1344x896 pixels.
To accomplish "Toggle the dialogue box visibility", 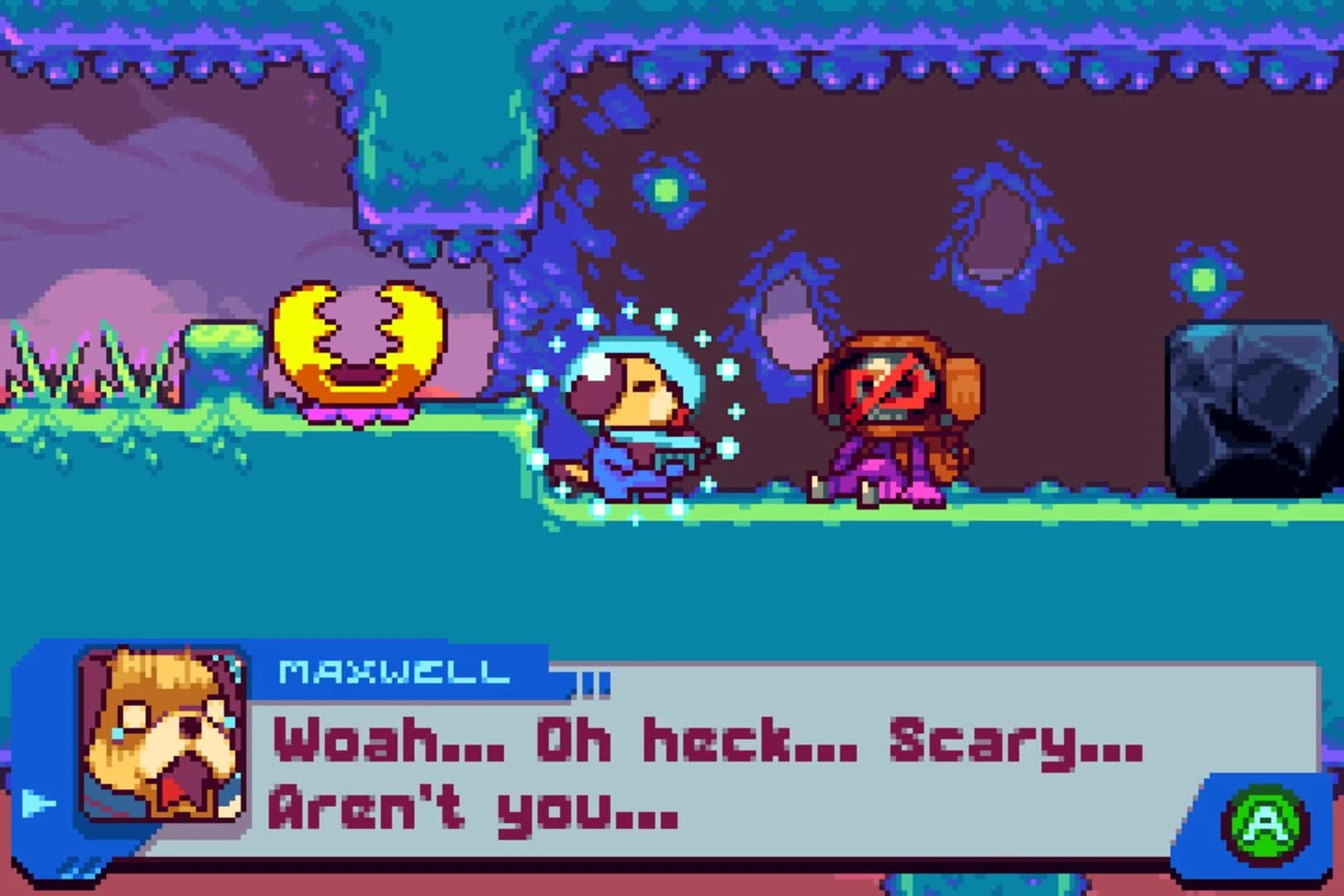I will 705,772.
